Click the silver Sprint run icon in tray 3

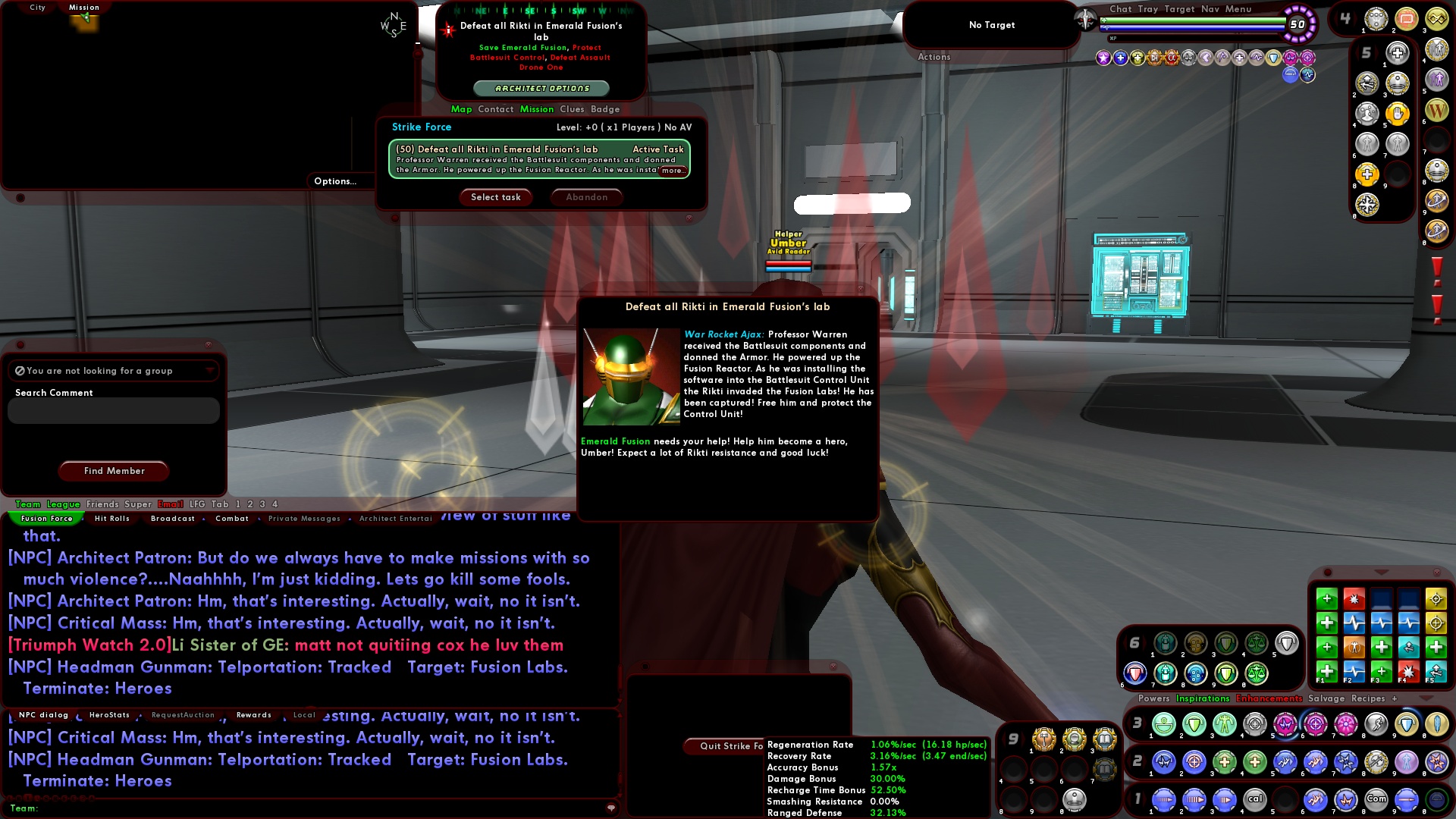[1375, 724]
